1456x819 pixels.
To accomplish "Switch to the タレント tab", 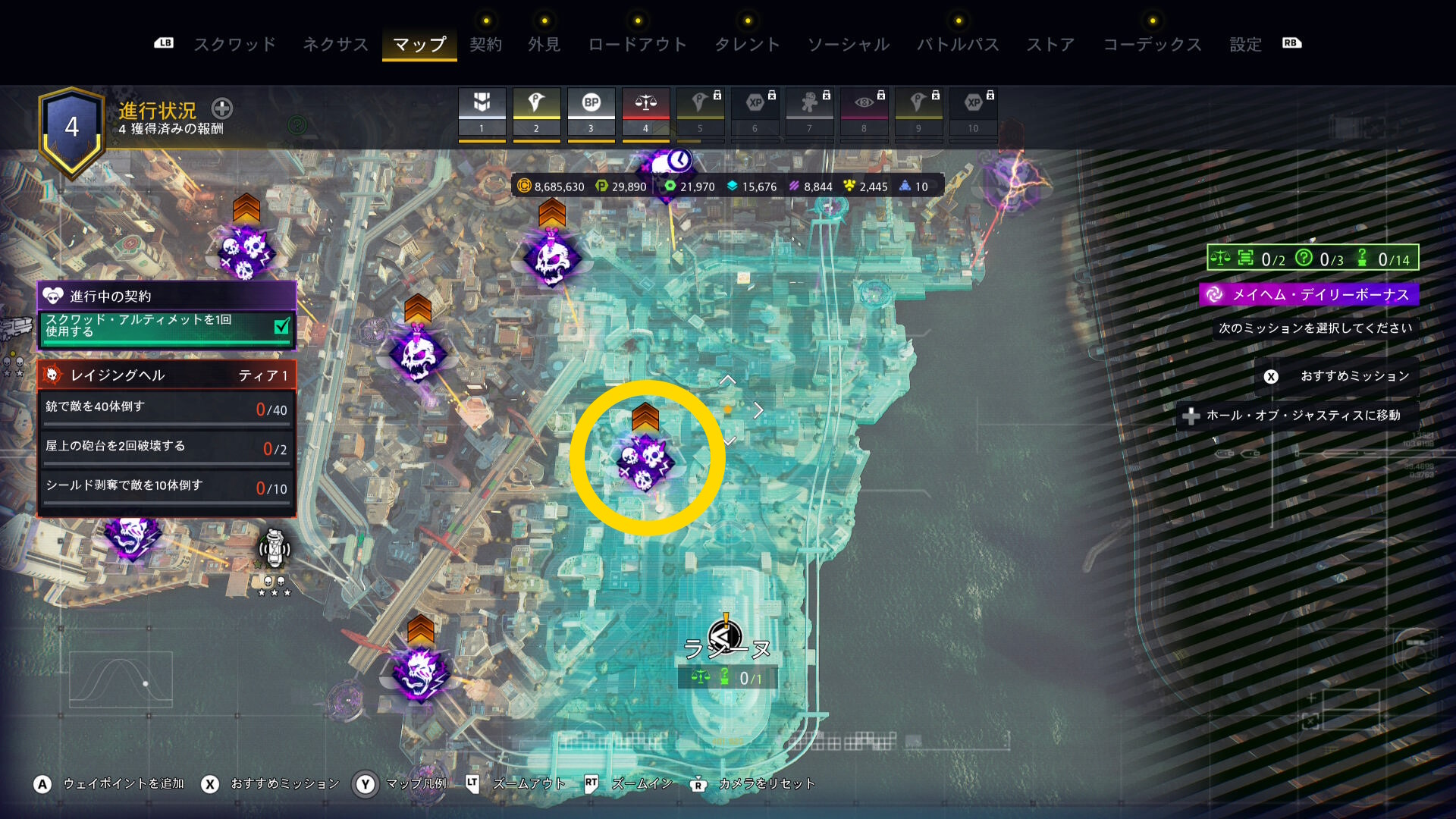I will coord(747,44).
